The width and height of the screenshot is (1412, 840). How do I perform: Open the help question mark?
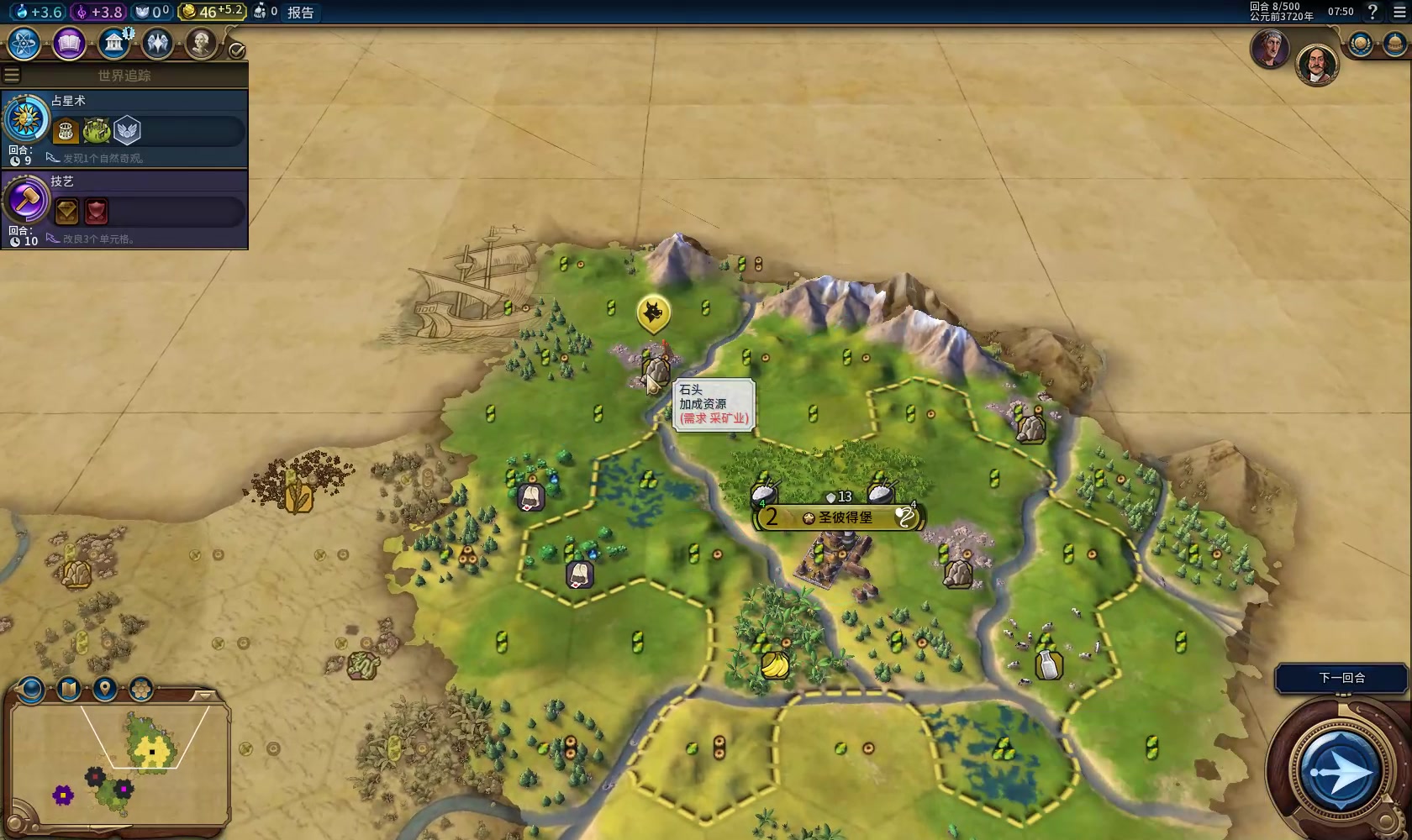click(1372, 12)
